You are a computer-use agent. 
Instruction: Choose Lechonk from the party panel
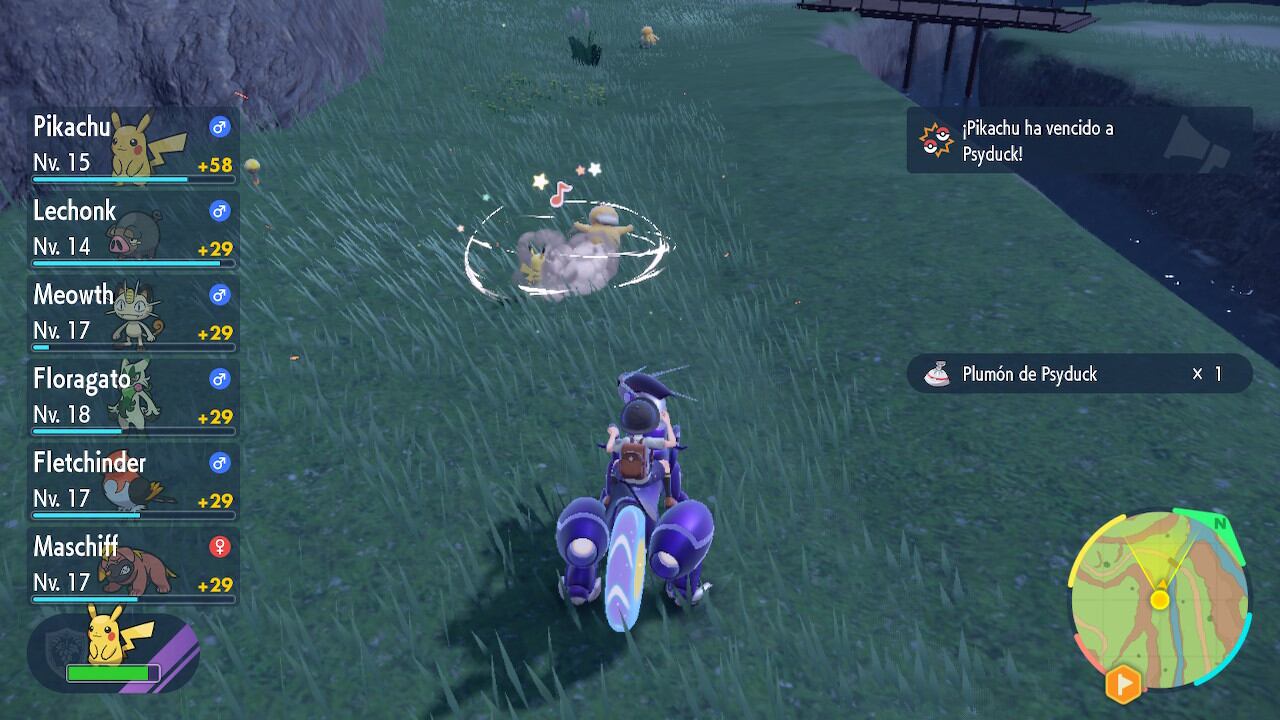coord(133,229)
